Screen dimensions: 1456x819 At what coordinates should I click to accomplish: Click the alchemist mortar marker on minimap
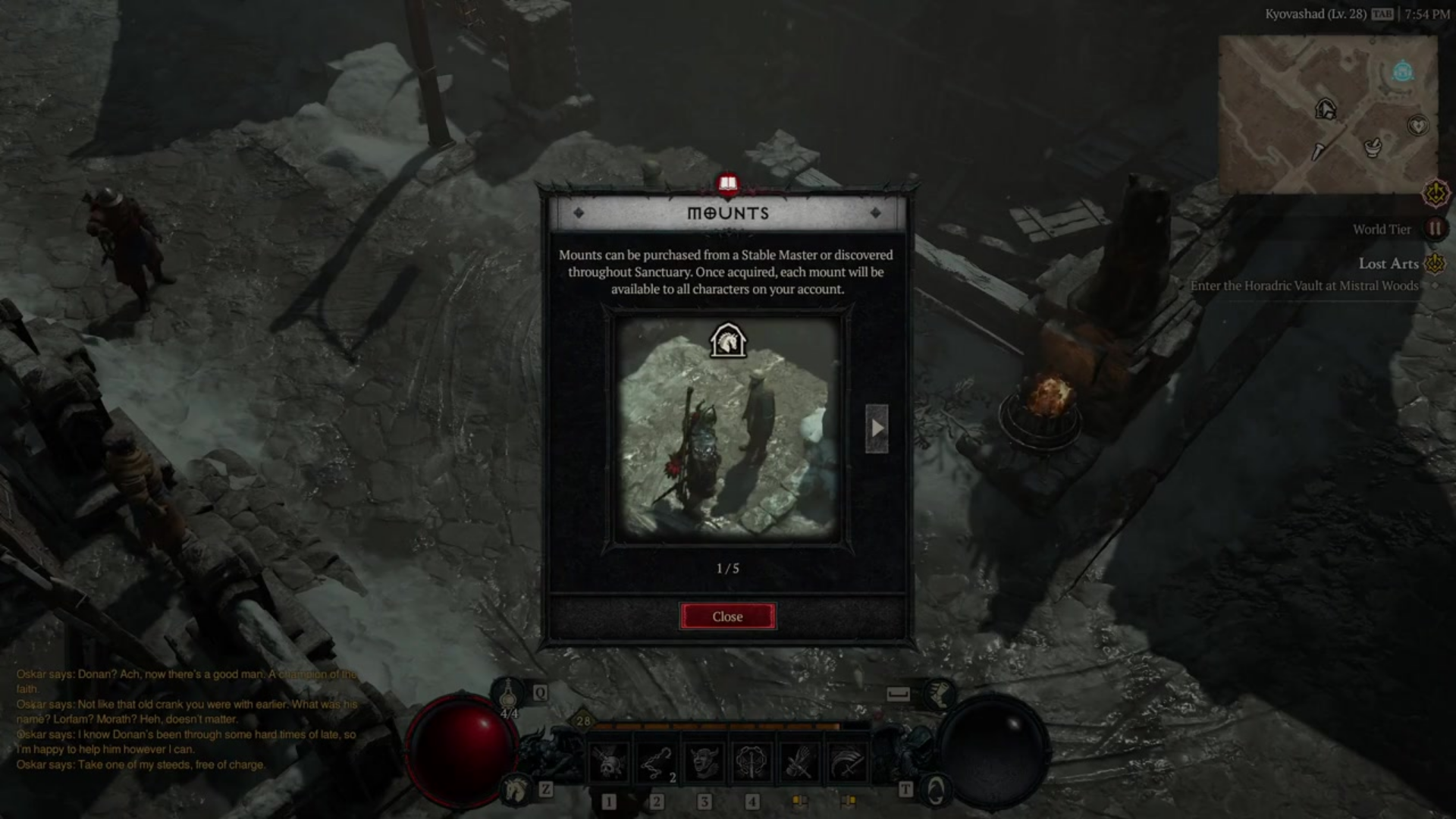(1373, 147)
